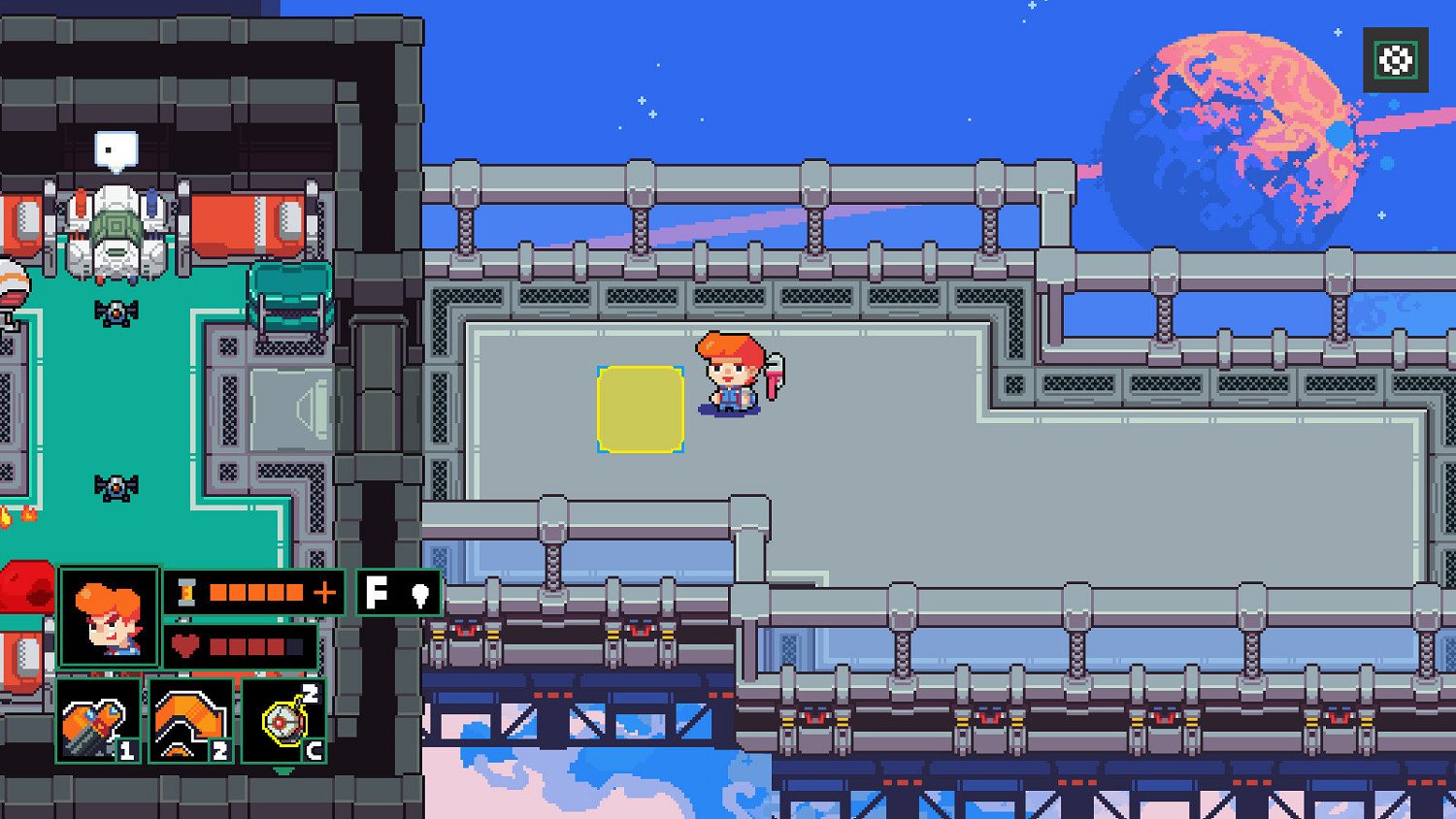Click the orange health bar segments

(254, 645)
